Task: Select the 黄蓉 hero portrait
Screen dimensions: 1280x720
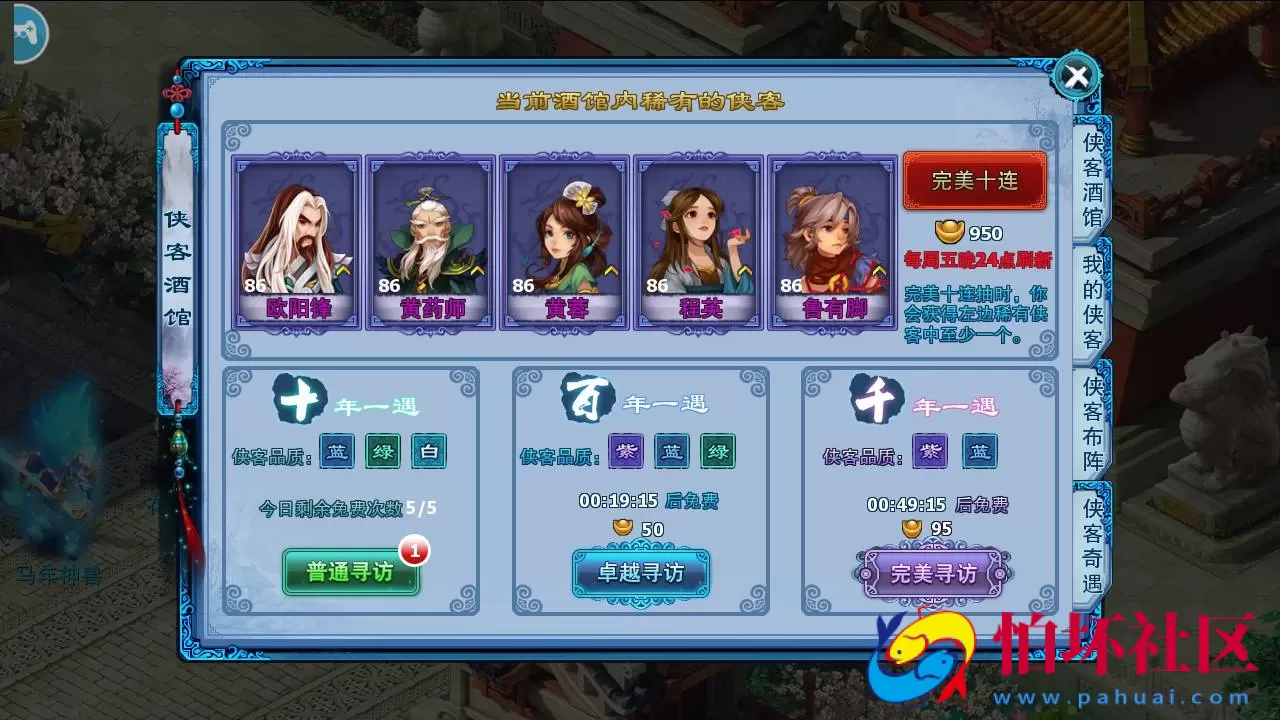Action: [566, 235]
